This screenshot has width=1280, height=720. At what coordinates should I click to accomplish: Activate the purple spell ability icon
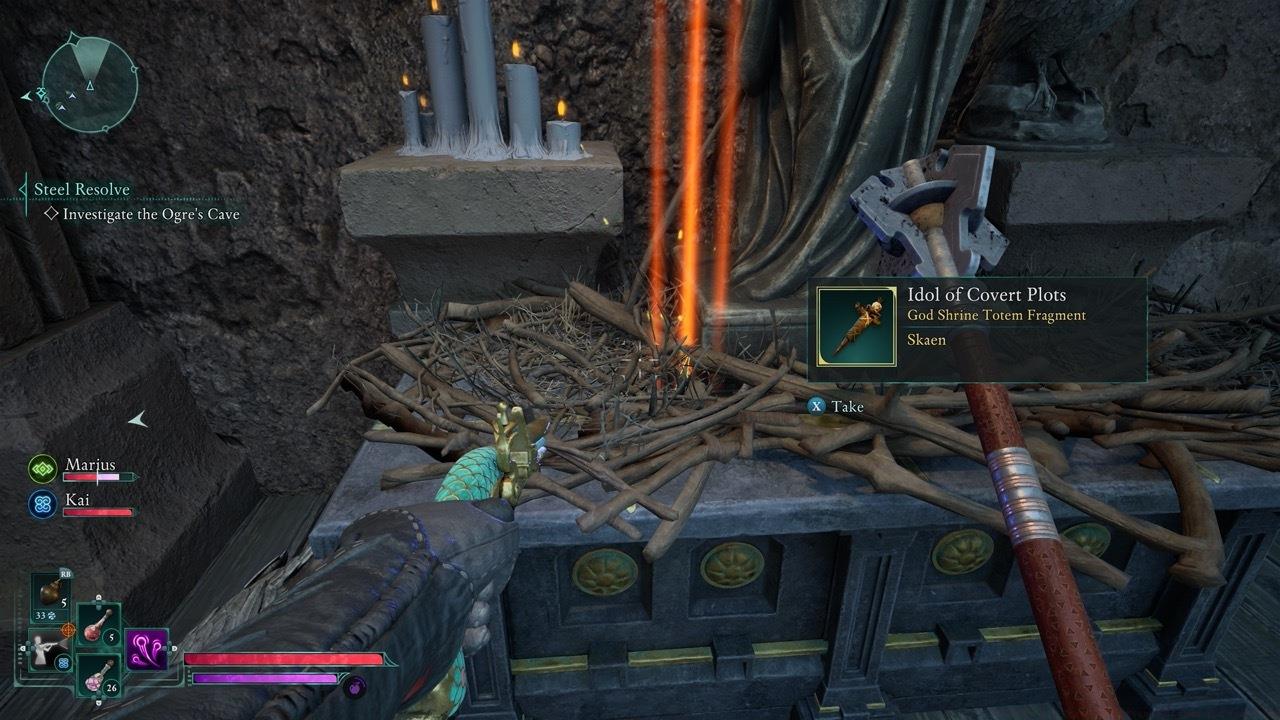pyautogui.click(x=147, y=649)
